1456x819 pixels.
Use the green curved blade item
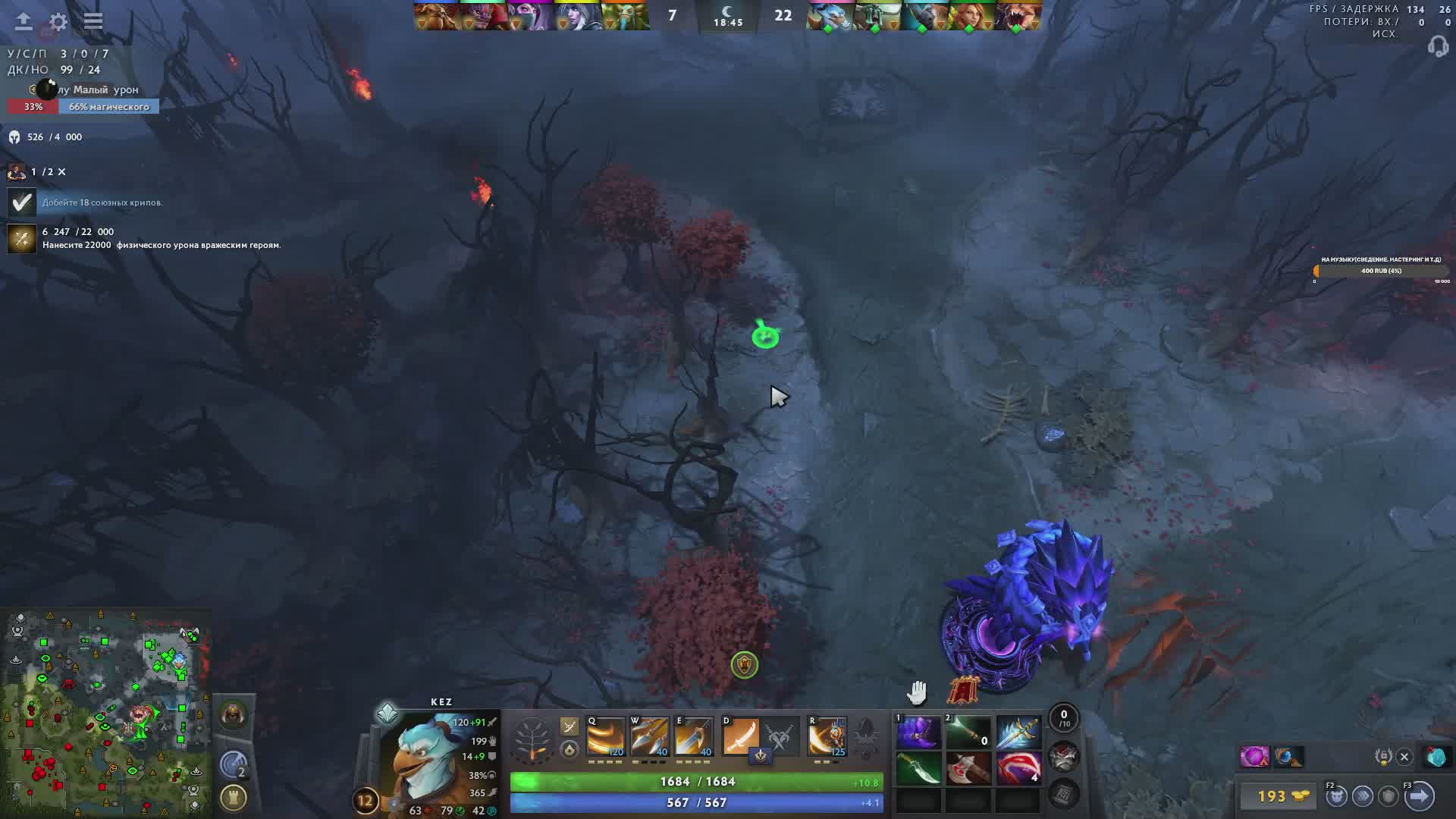pyautogui.click(x=918, y=769)
